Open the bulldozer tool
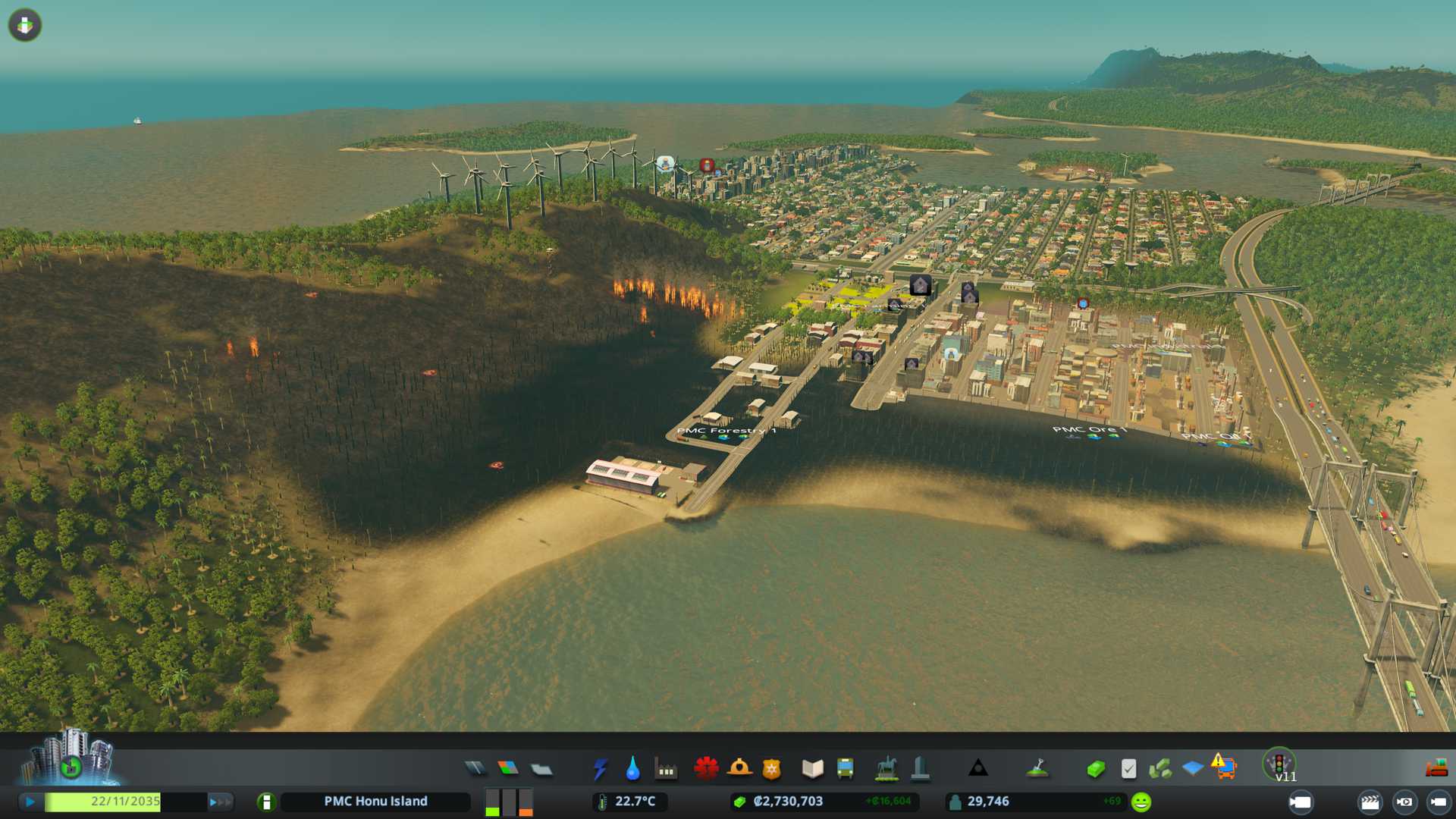This screenshot has height=819, width=1456. click(1436, 769)
